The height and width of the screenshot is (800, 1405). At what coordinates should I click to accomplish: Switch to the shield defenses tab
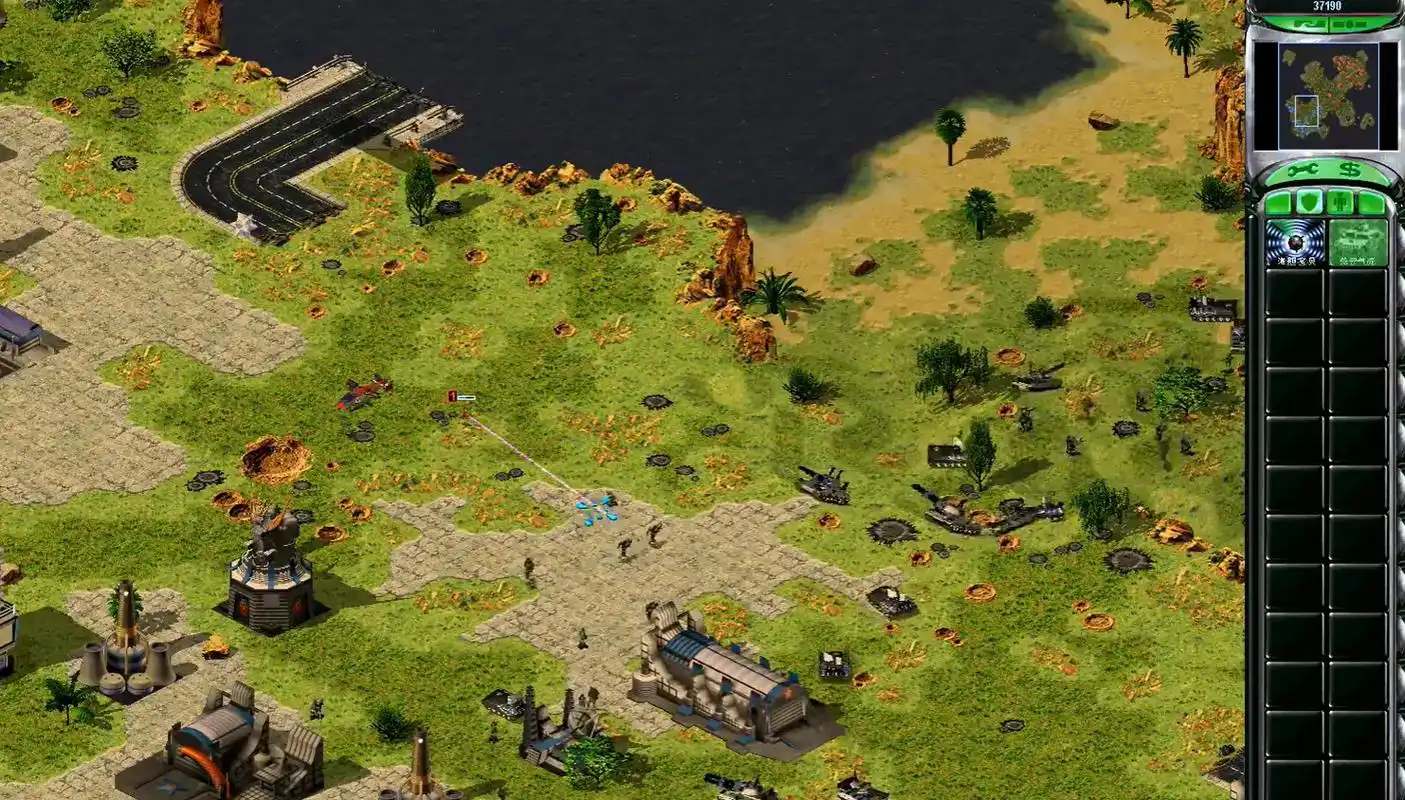(x=1309, y=203)
